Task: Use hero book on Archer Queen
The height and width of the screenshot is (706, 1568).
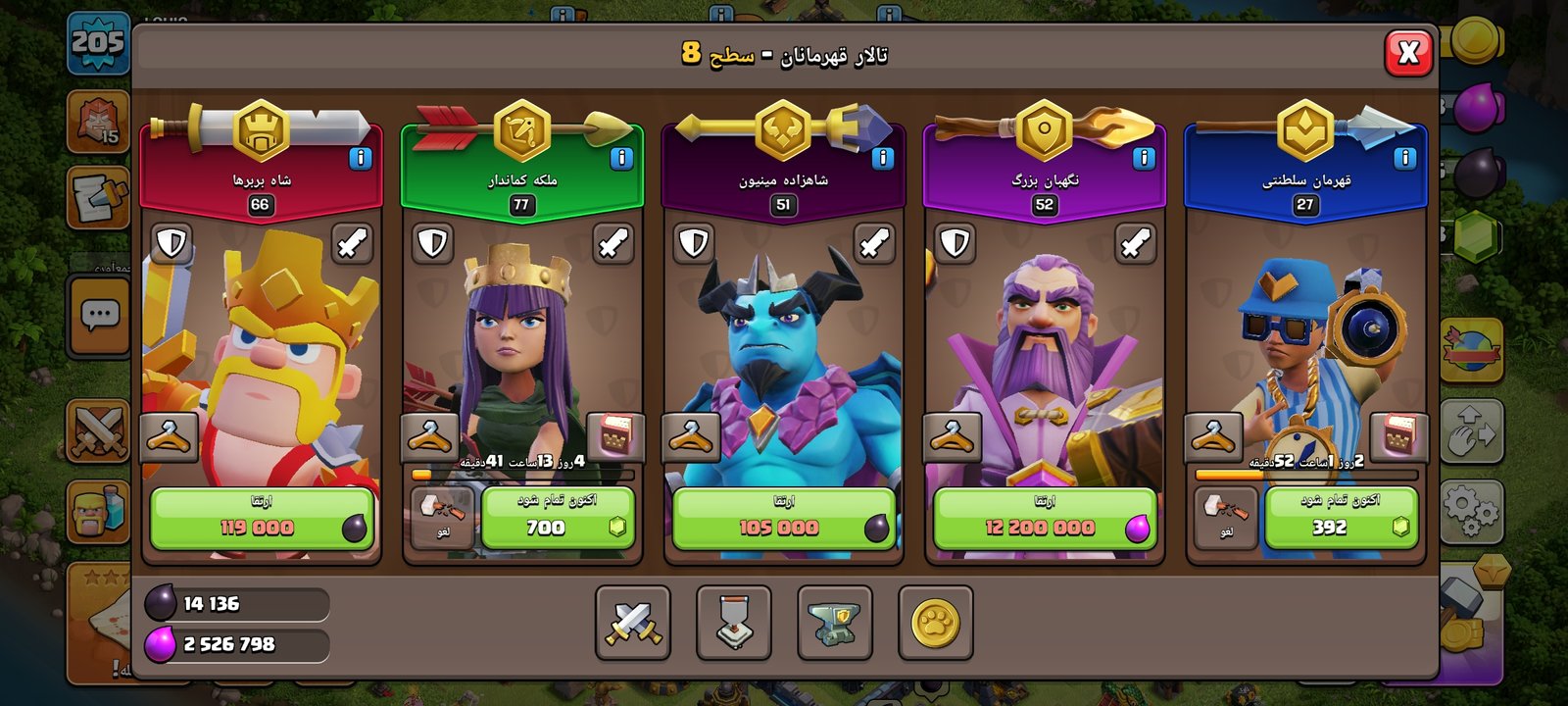Action: 614,436
